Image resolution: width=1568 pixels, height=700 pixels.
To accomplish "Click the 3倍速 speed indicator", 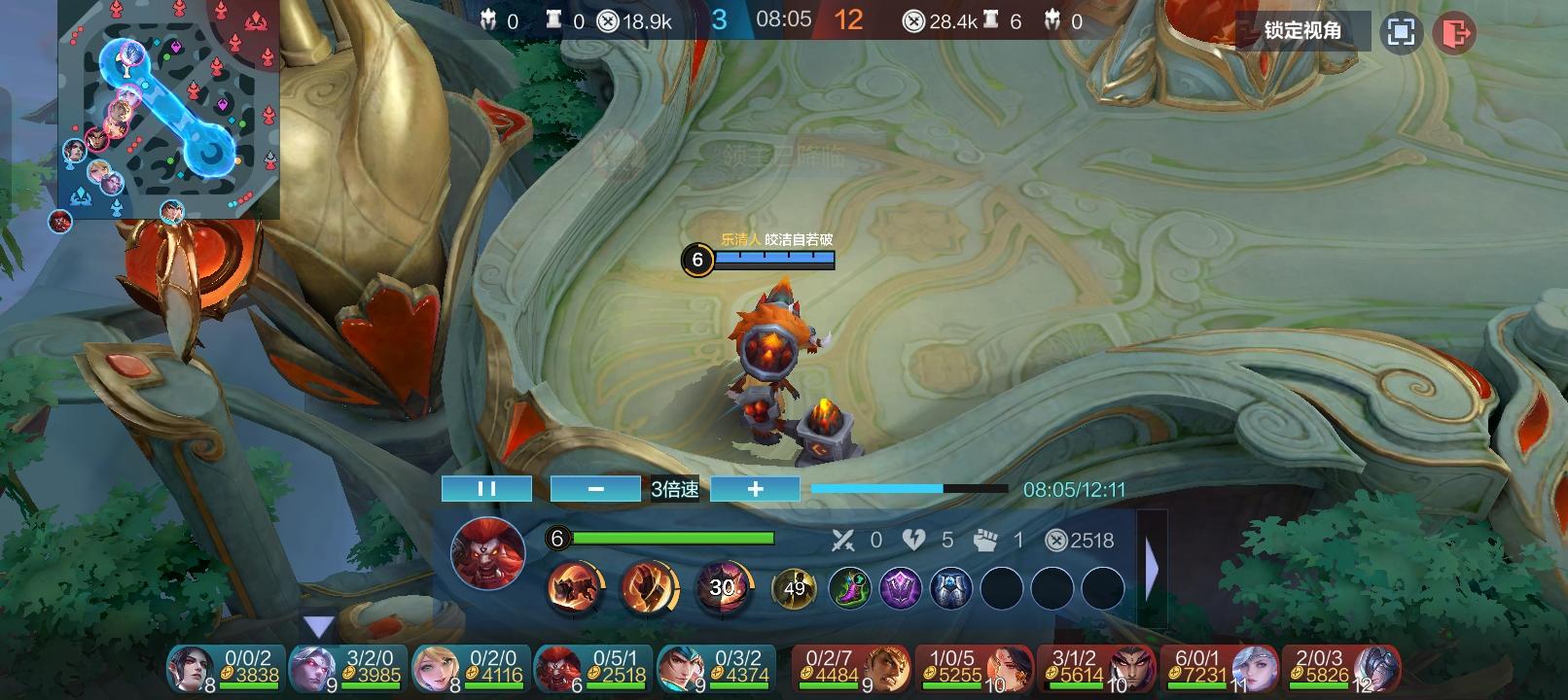I will coord(676,488).
